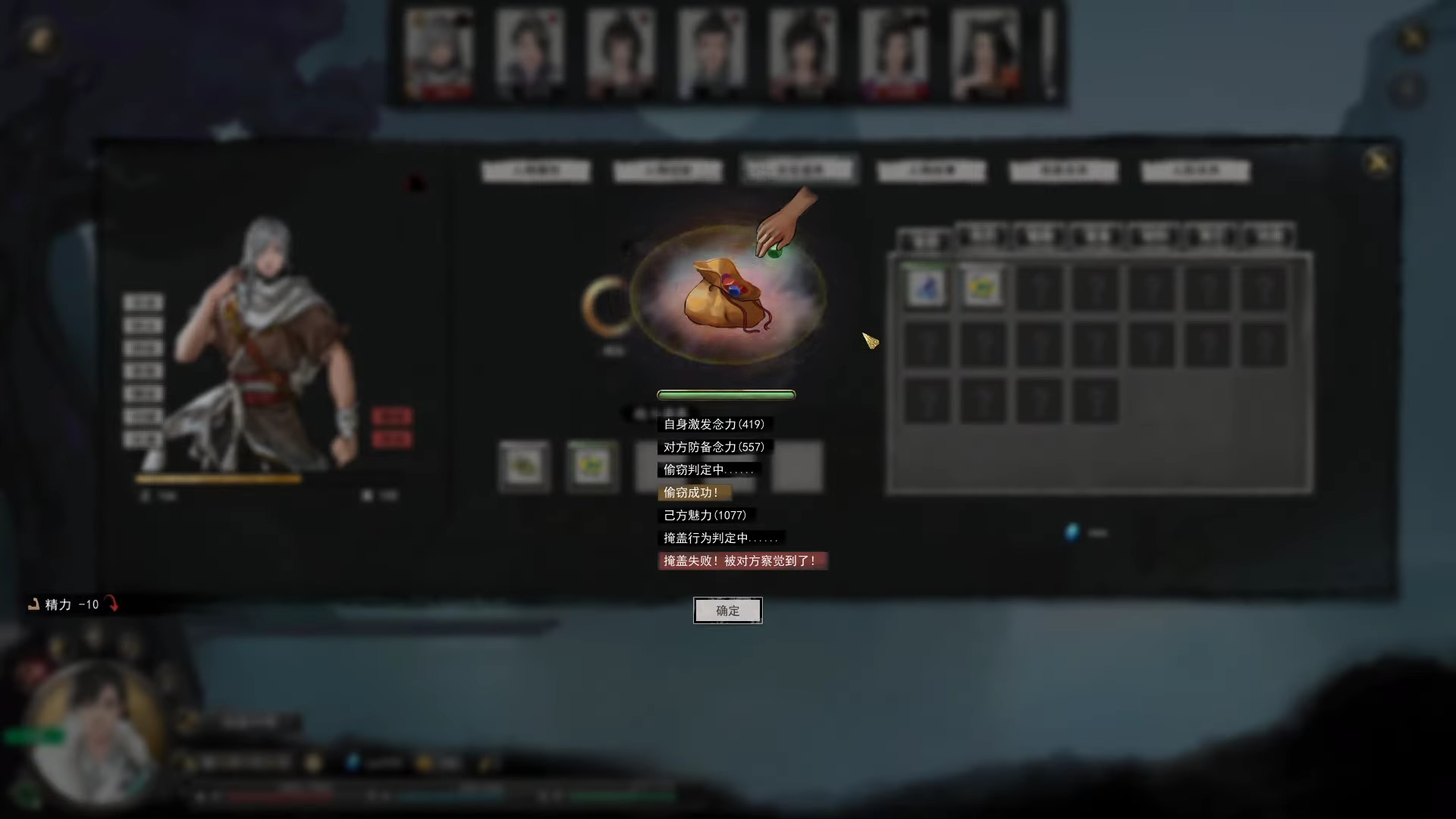Select the yellow item in the second inventory slot
Image resolution: width=1456 pixels, height=819 pixels.
coord(982,287)
